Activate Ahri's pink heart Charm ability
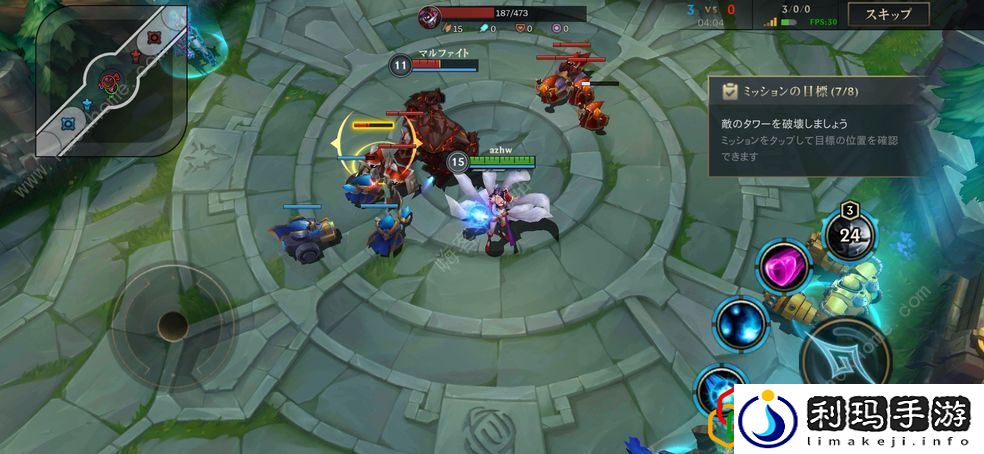The height and width of the screenshot is (454, 984). [783, 268]
